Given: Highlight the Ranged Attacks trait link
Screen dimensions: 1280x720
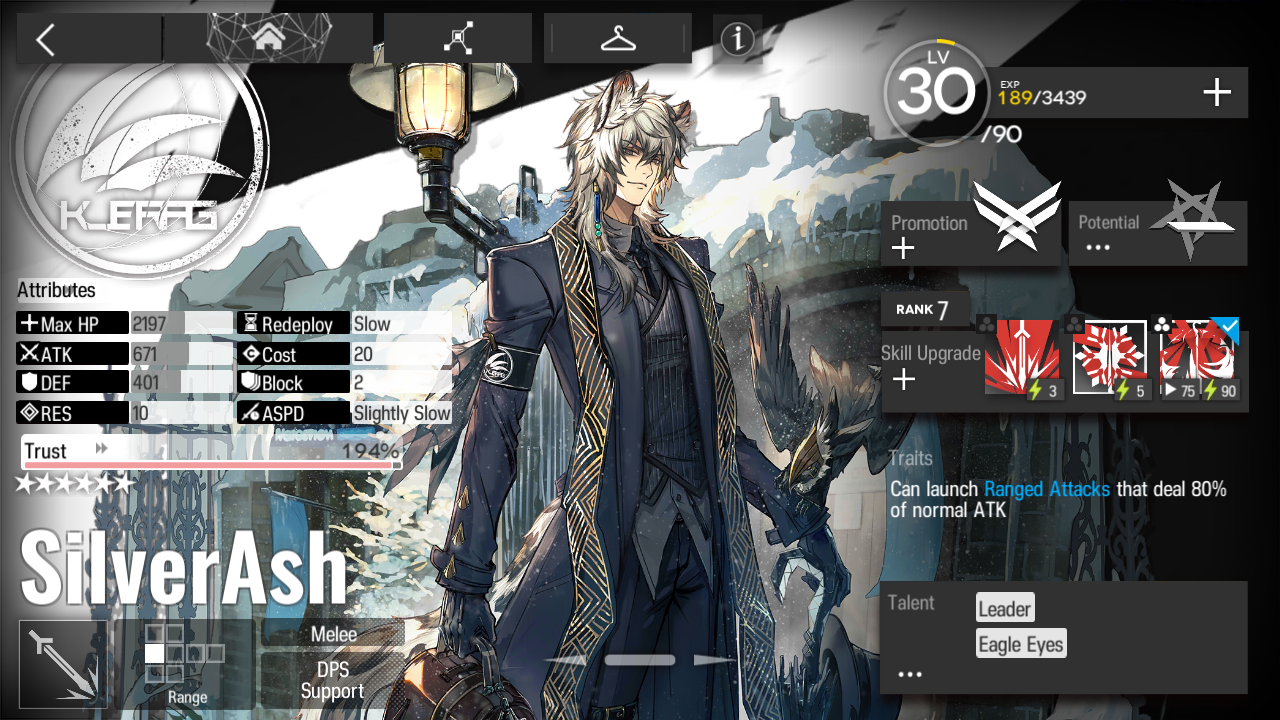Looking at the screenshot, I should click(x=1046, y=489).
